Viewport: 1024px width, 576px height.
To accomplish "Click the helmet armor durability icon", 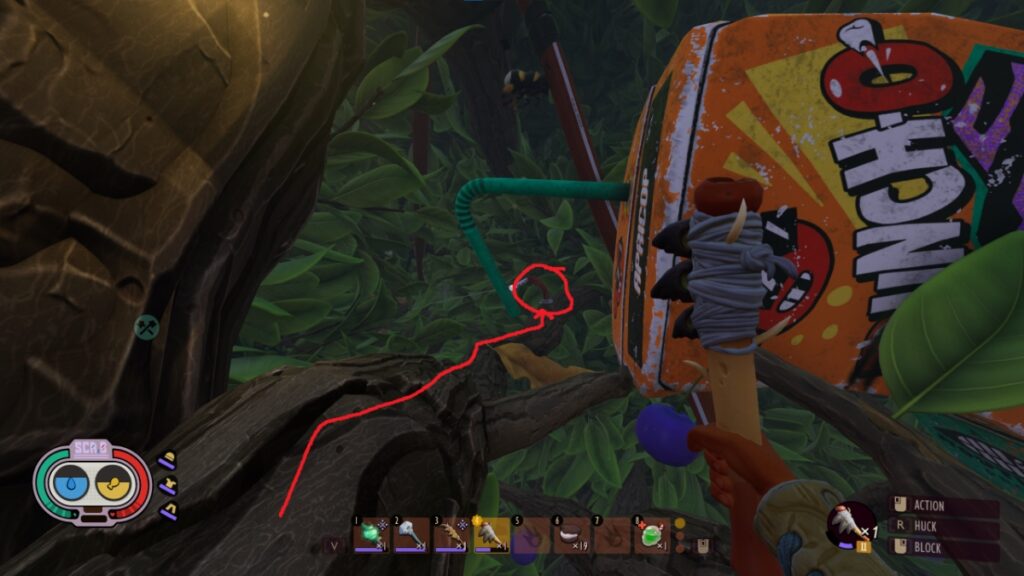I will click(168, 461).
